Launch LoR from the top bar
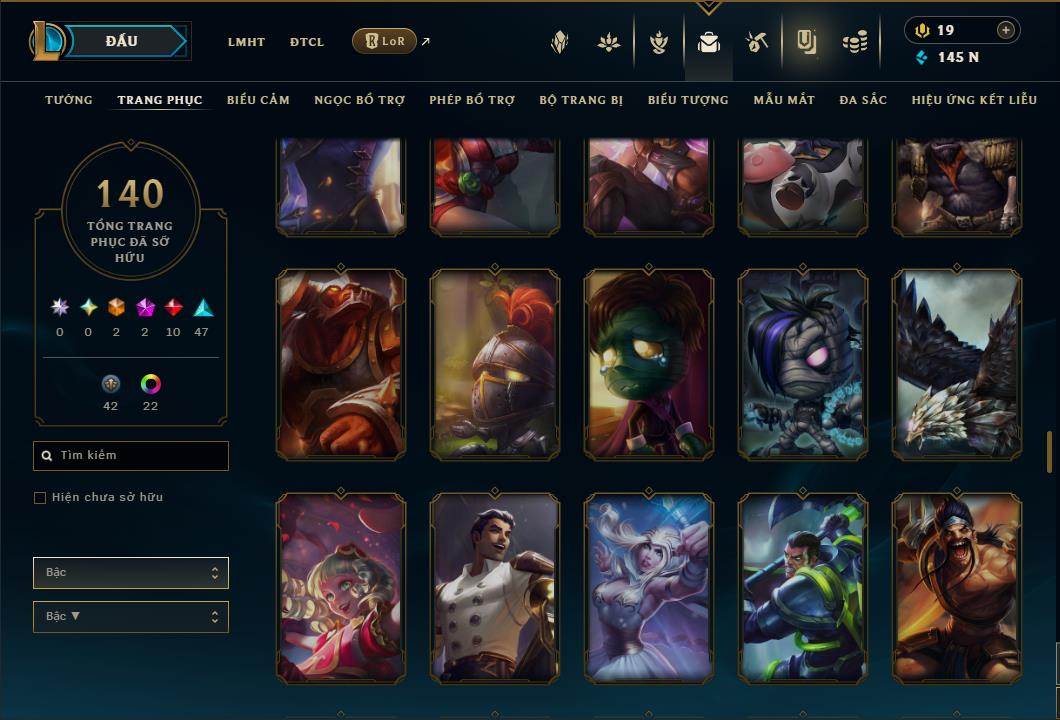 [x=385, y=41]
